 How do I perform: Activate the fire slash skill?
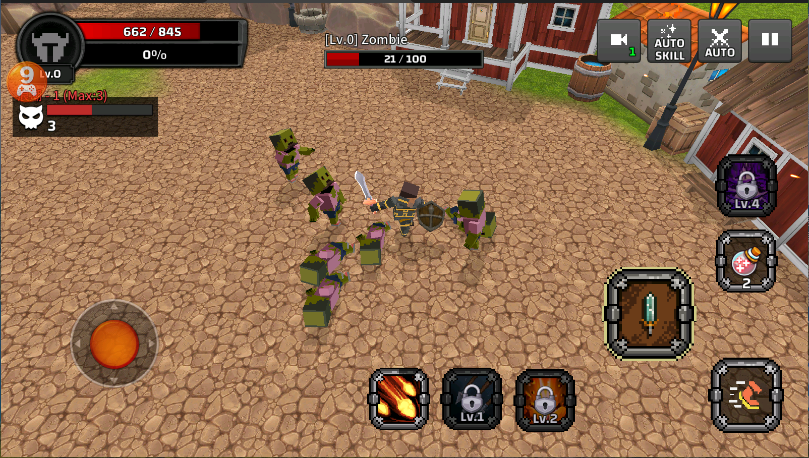point(399,399)
